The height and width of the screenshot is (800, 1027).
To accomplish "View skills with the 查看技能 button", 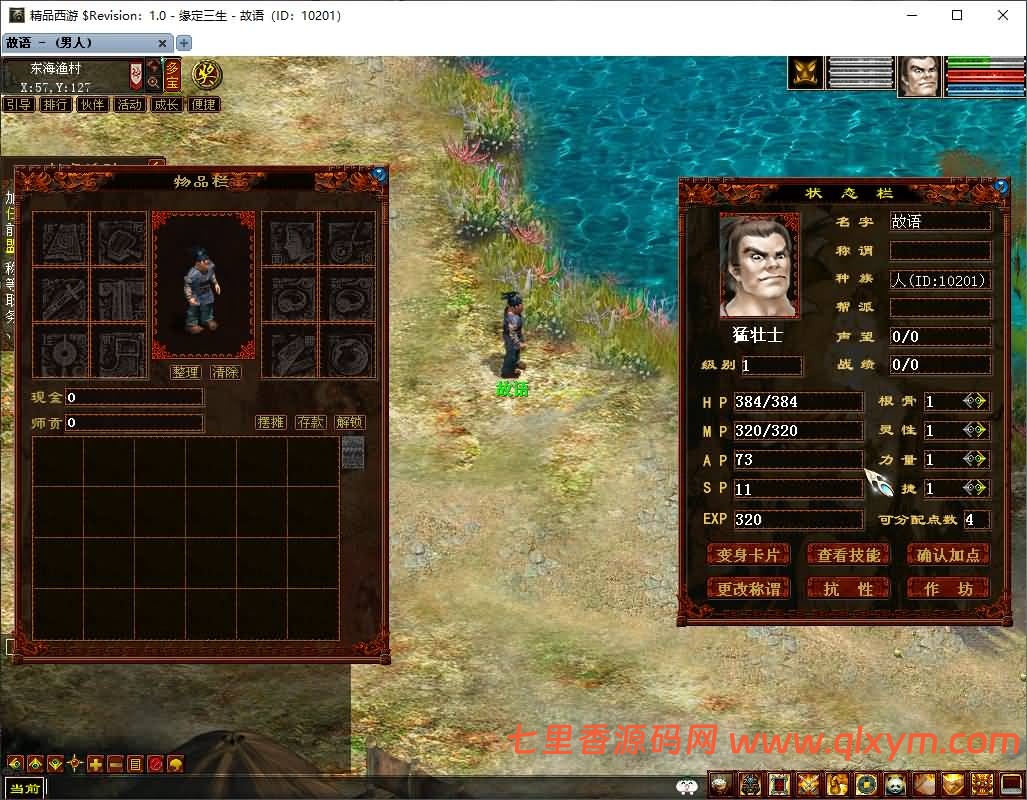I will (849, 555).
